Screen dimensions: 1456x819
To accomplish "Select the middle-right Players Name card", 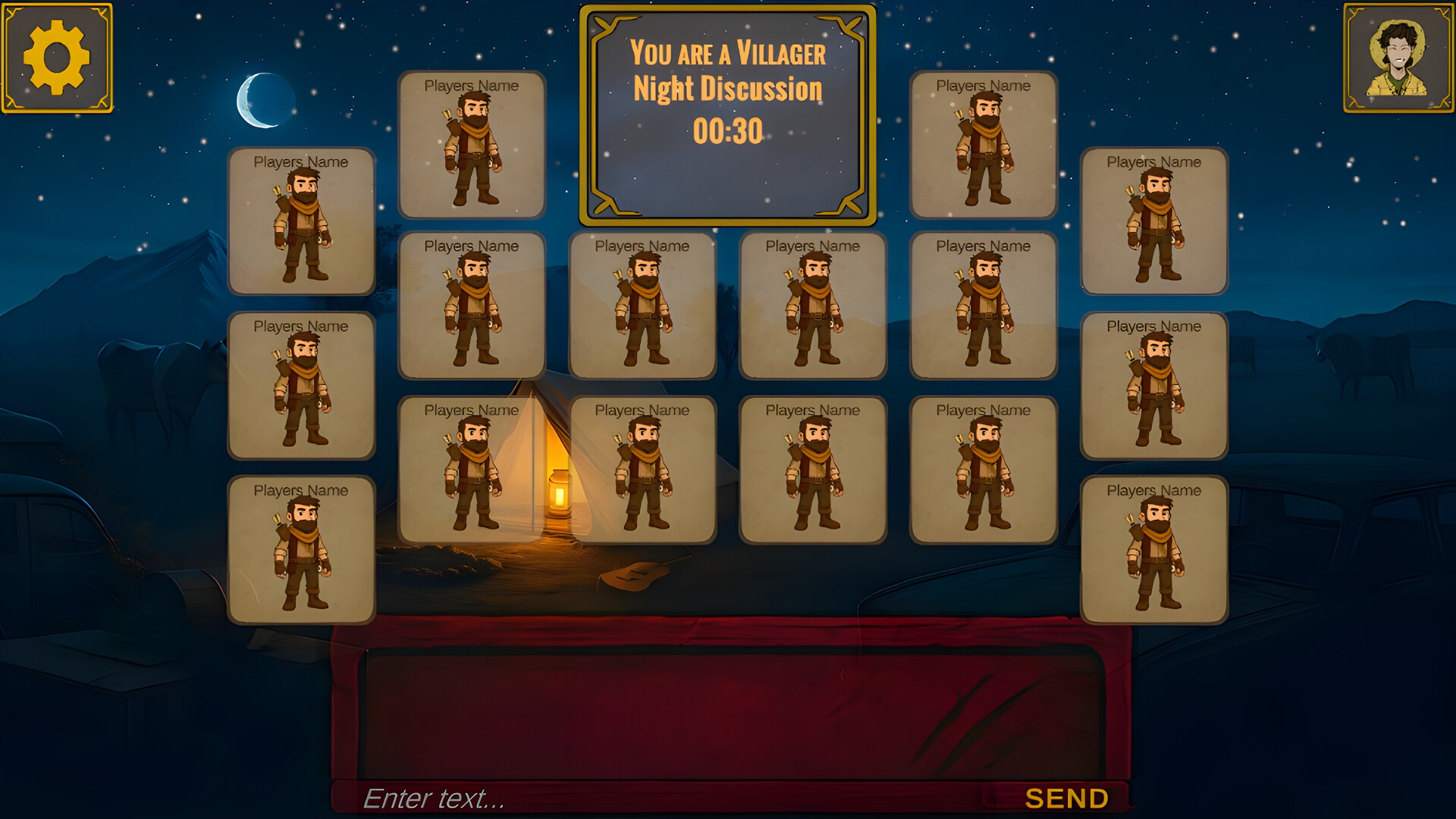I will [1154, 387].
